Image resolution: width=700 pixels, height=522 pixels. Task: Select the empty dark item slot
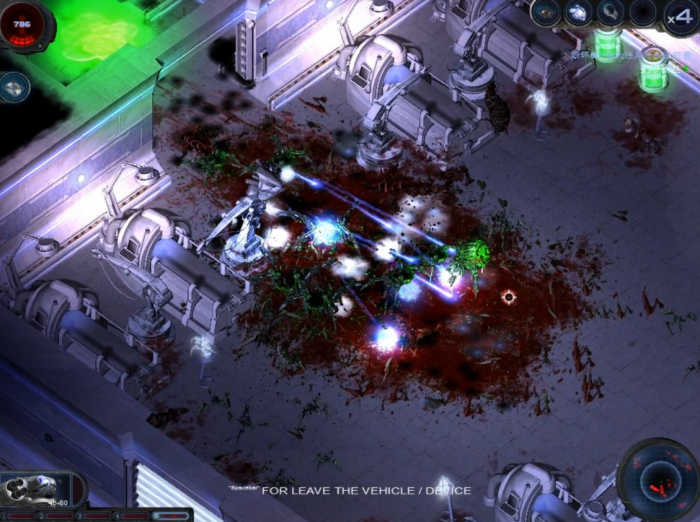[x=643, y=13]
